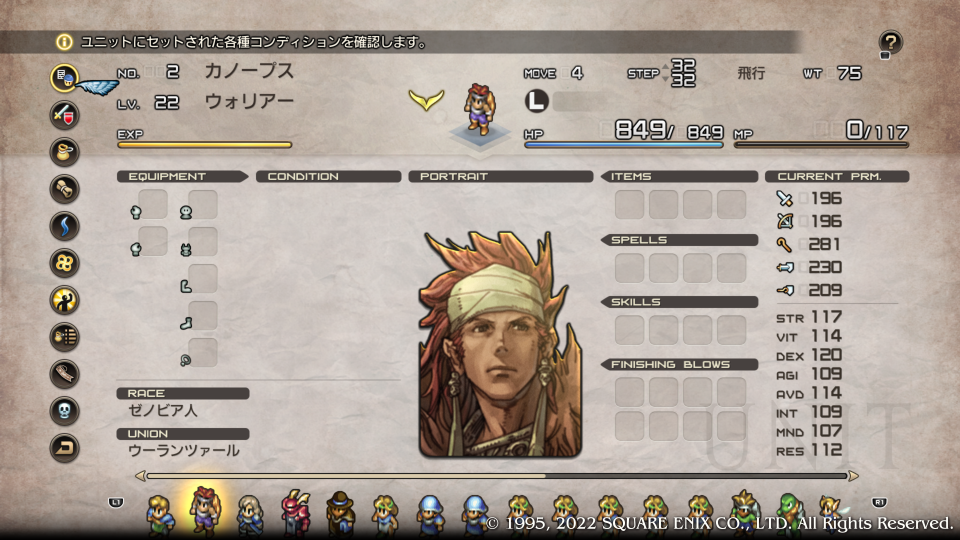The width and height of the screenshot is (960, 540).
Task: Open the pouch items tab
Action: coord(65,151)
